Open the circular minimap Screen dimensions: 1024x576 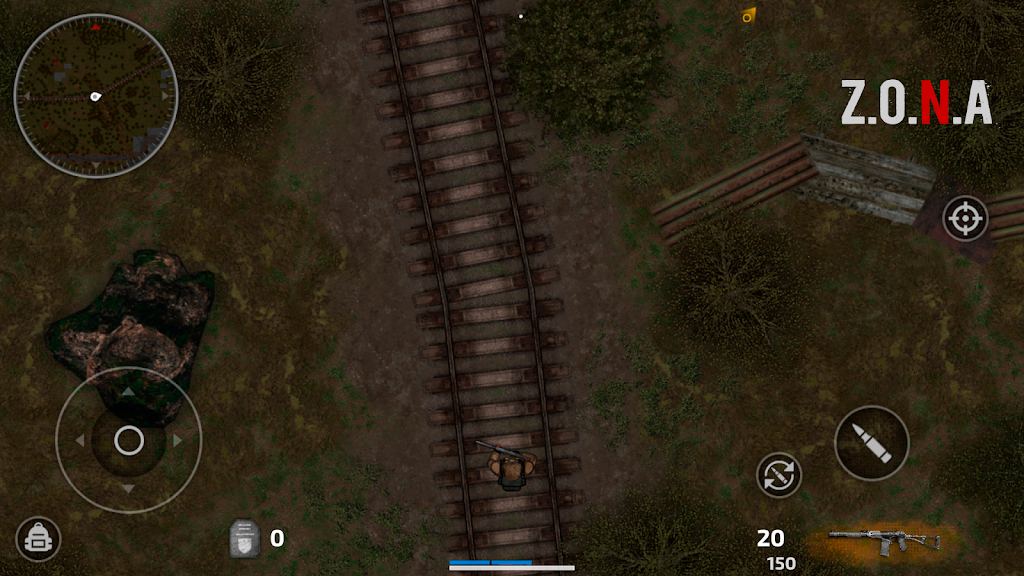(96, 96)
